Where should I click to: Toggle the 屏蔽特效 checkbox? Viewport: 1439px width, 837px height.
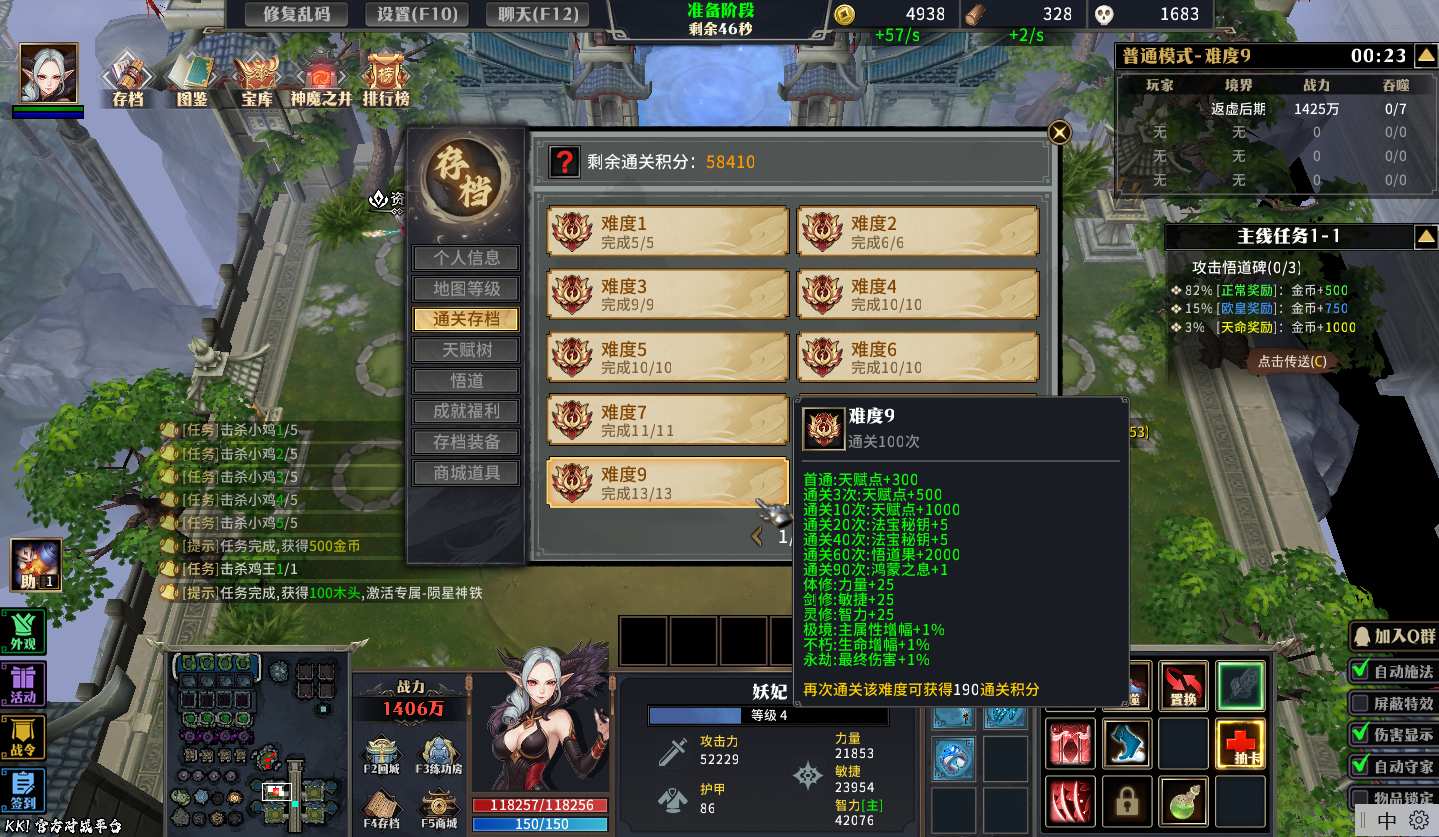pos(1361,703)
